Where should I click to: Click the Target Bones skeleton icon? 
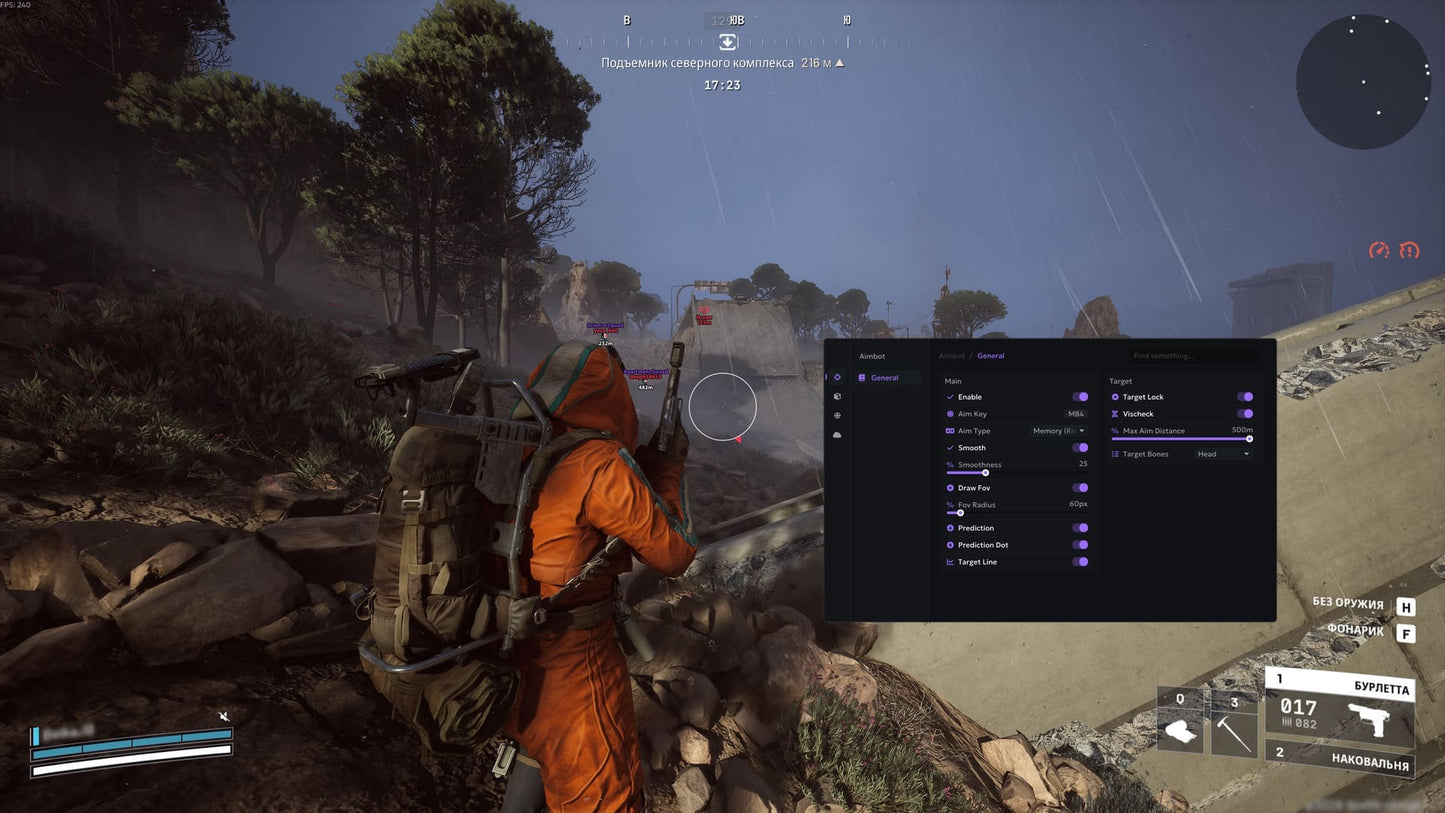1116,454
